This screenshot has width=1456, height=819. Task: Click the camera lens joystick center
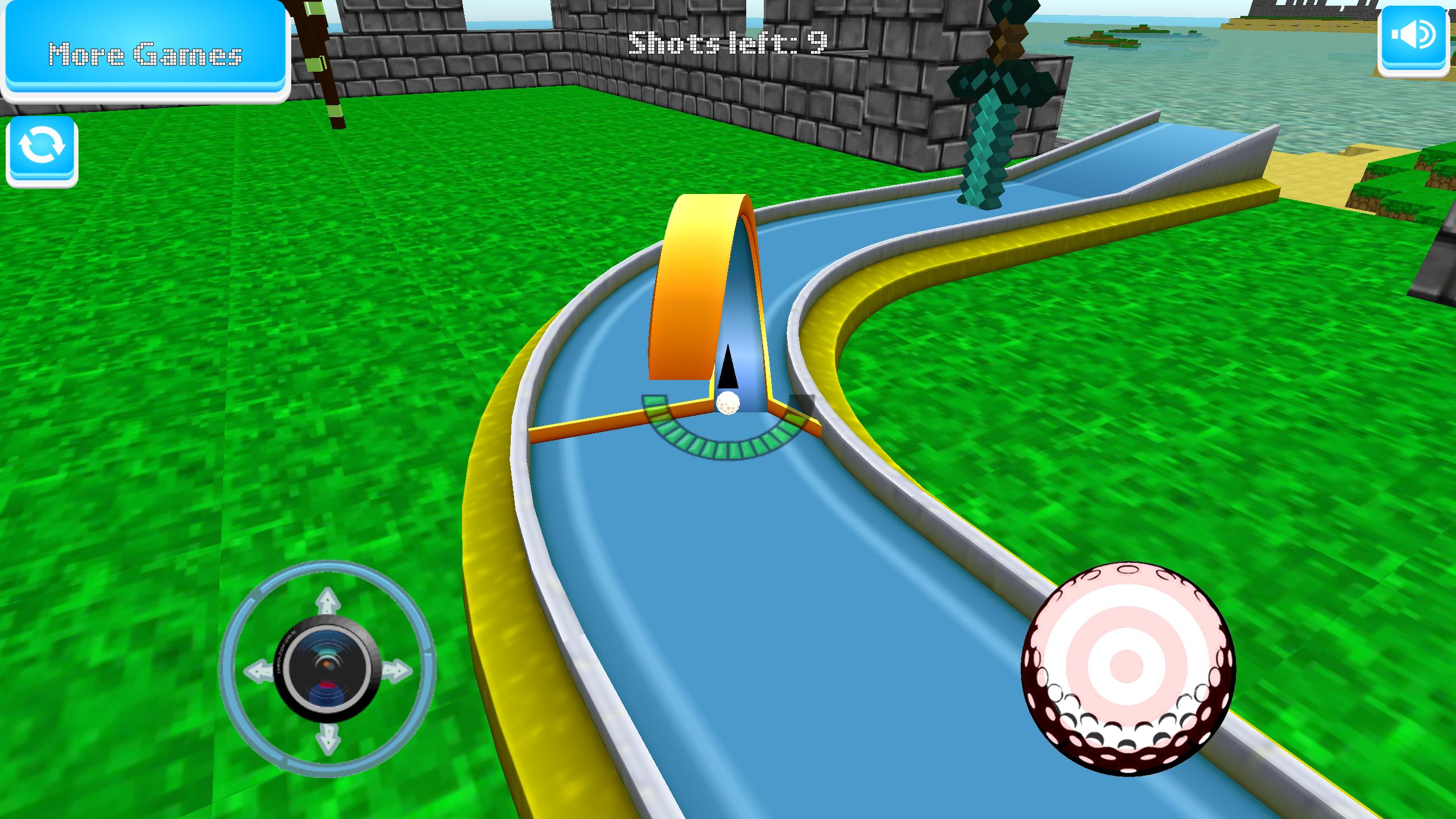328,669
